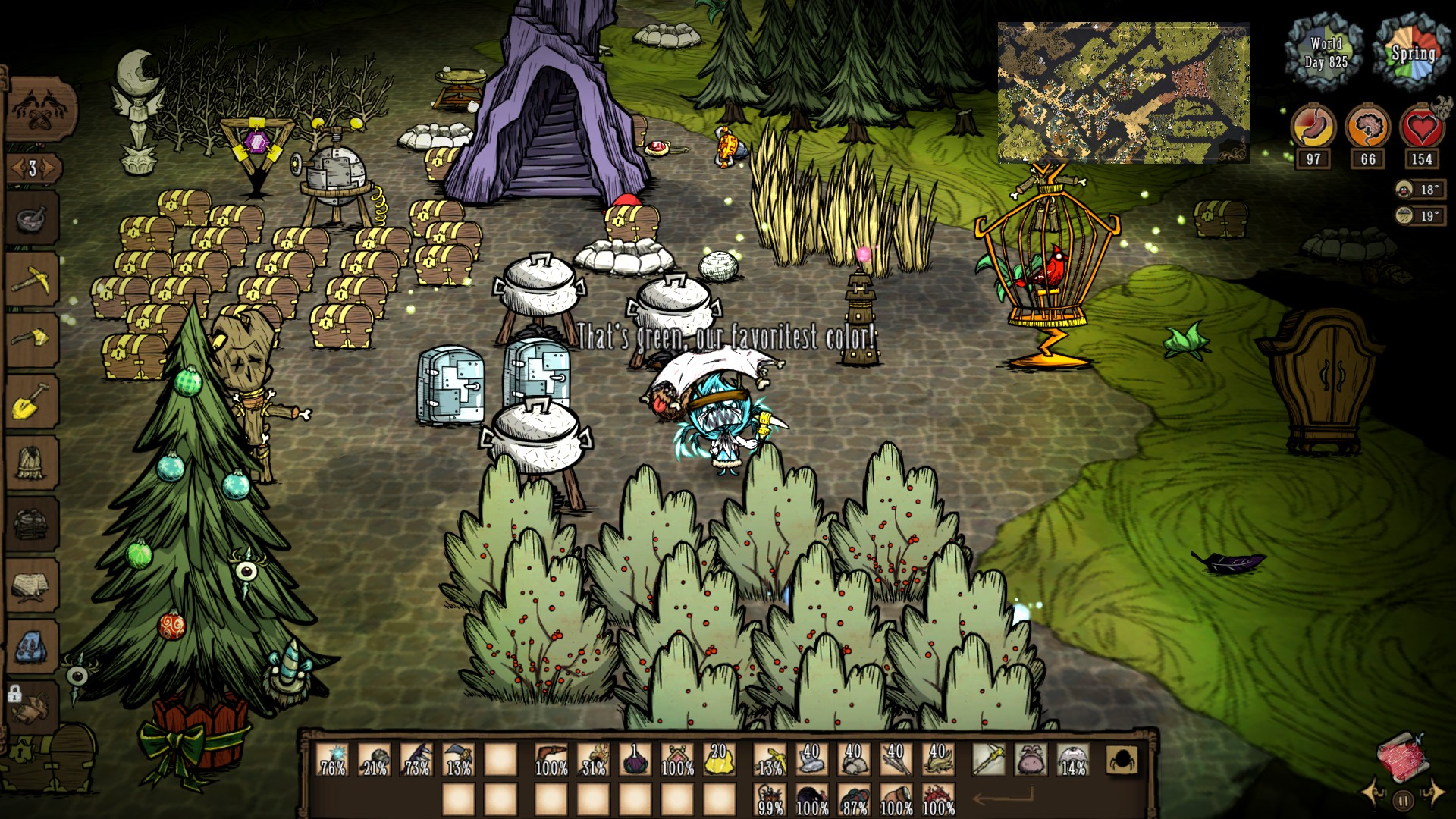Open the crafting menu button
This screenshot has width=1456, height=819.
[x=42, y=111]
